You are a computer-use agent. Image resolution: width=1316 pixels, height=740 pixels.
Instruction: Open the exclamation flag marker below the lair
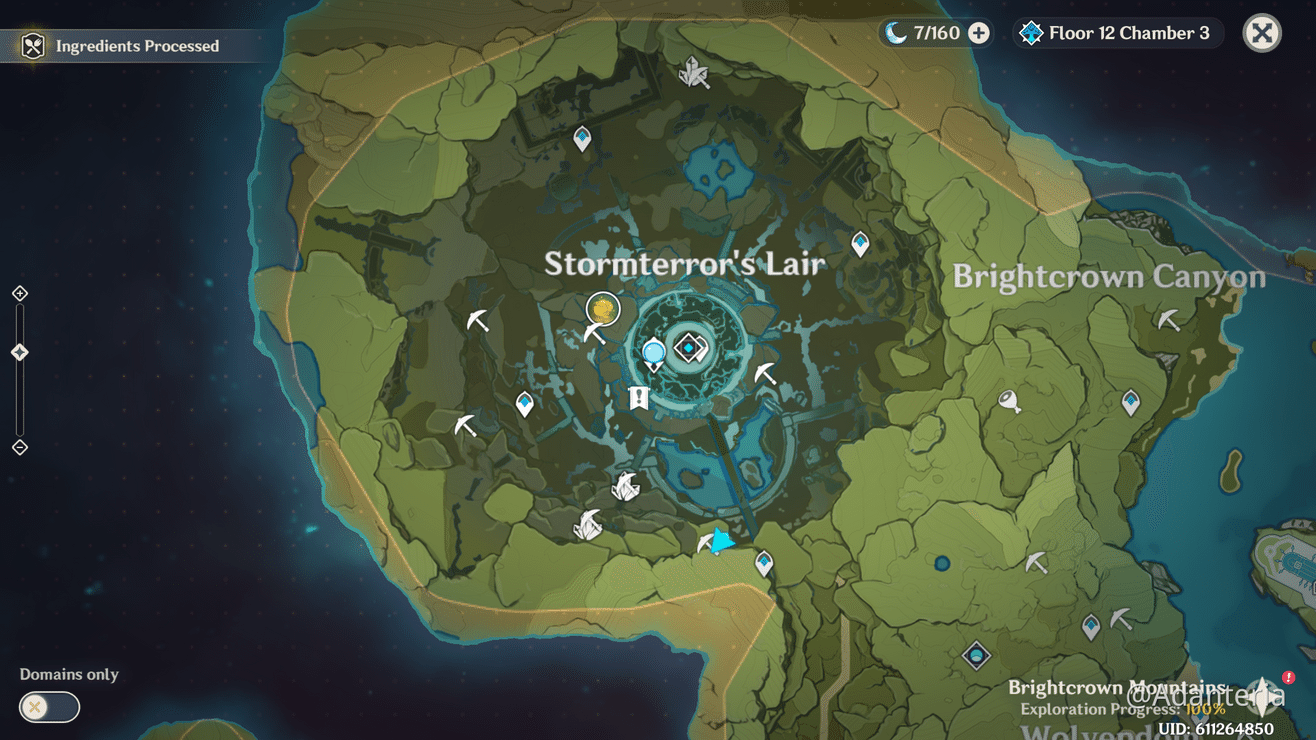pos(638,399)
